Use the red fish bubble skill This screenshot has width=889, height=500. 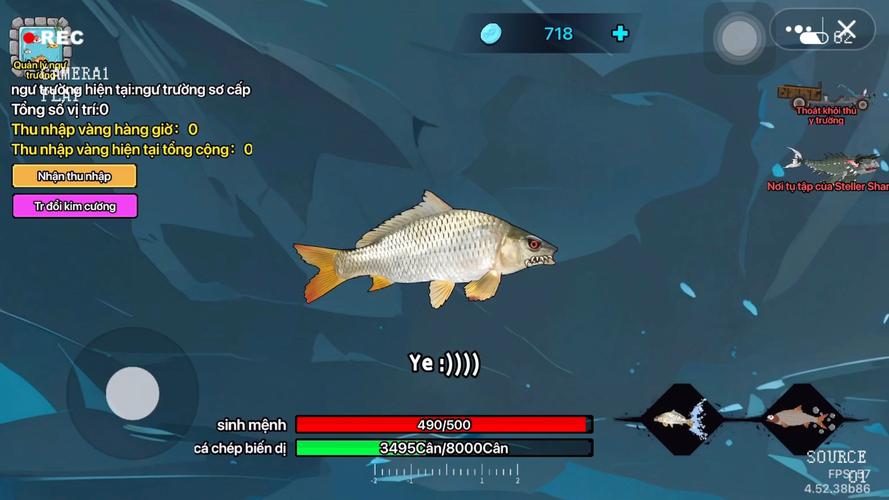pos(801,416)
